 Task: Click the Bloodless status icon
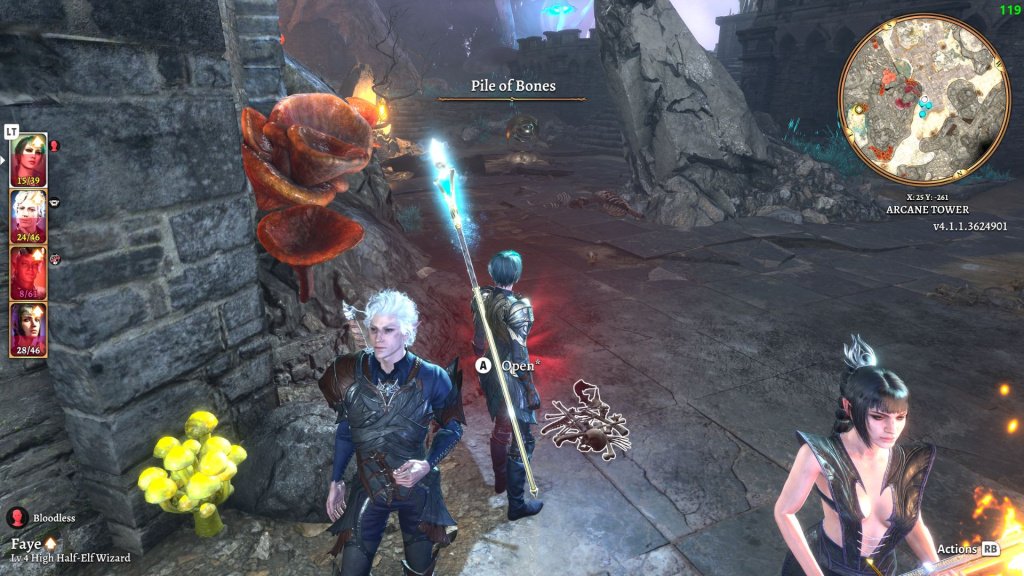pyautogui.click(x=17, y=517)
